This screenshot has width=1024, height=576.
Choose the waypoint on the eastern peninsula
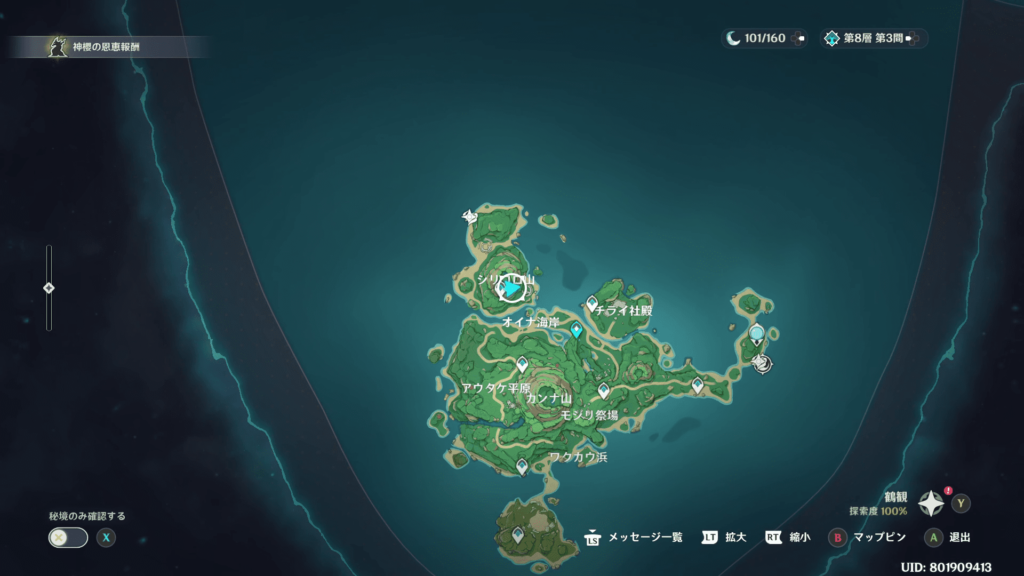point(697,384)
